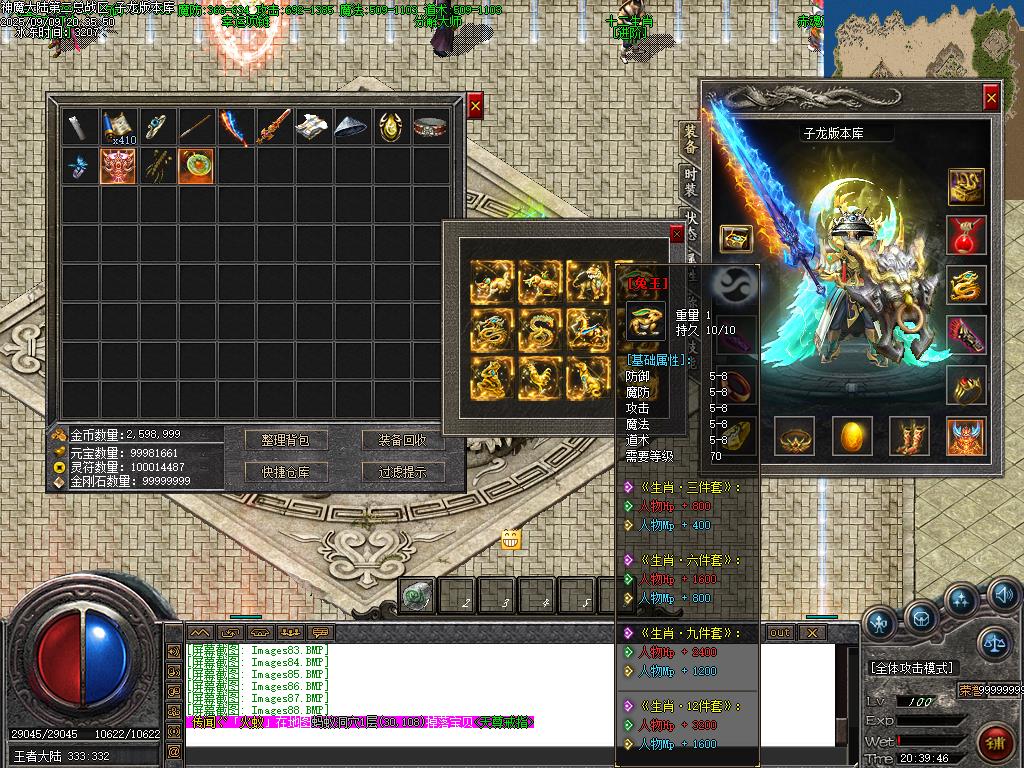Select the golden rooster zodiac icon
The width and height of the screenshot is (1024, 768).
tap(540, 376)
